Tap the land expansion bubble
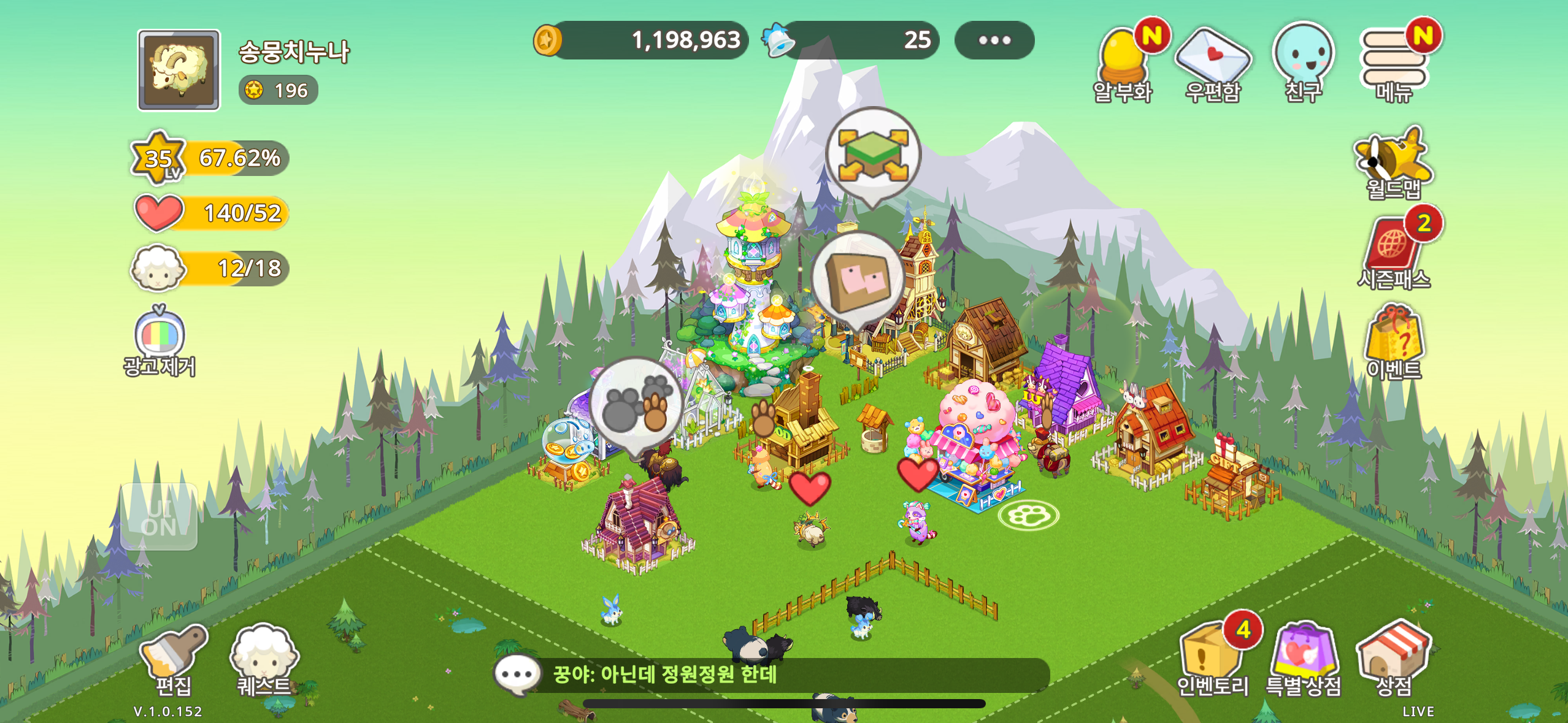1568x723 pixels. tap(873, 155)
